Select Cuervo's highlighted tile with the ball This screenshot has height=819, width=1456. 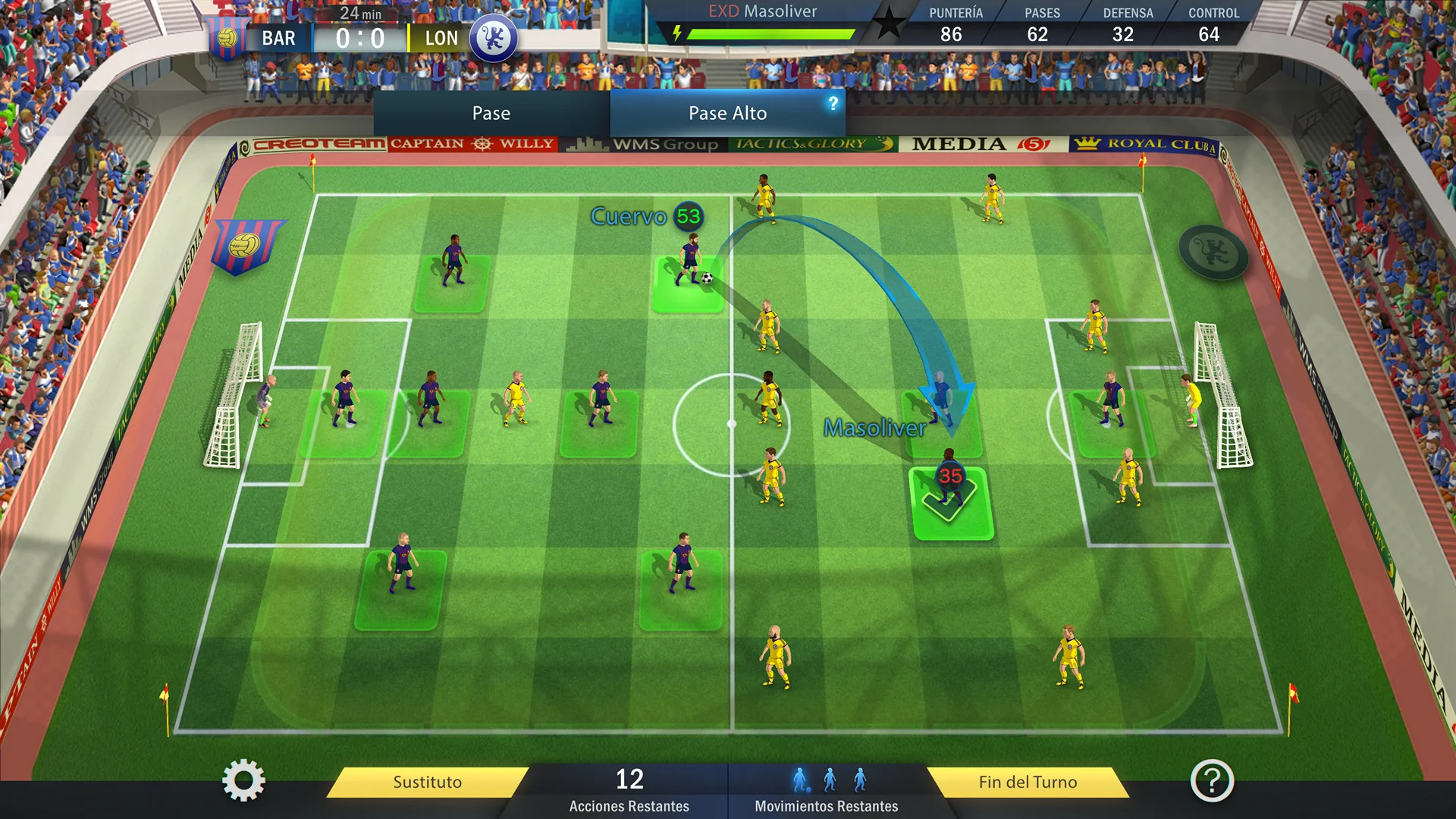687,286
